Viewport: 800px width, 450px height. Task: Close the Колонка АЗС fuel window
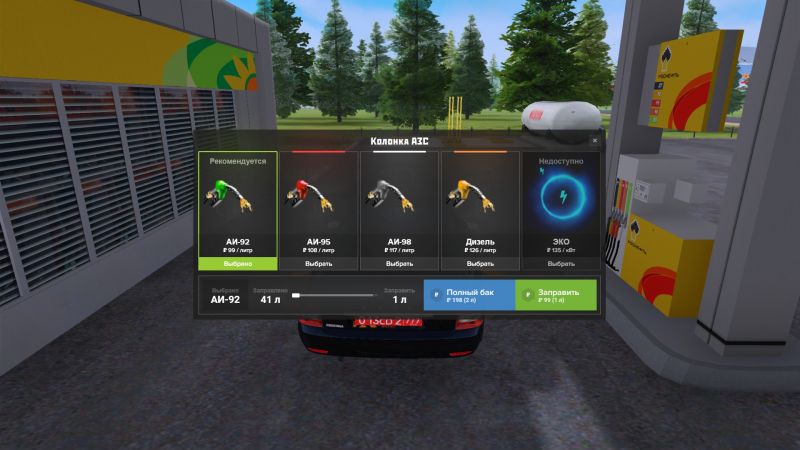(595, 141)
